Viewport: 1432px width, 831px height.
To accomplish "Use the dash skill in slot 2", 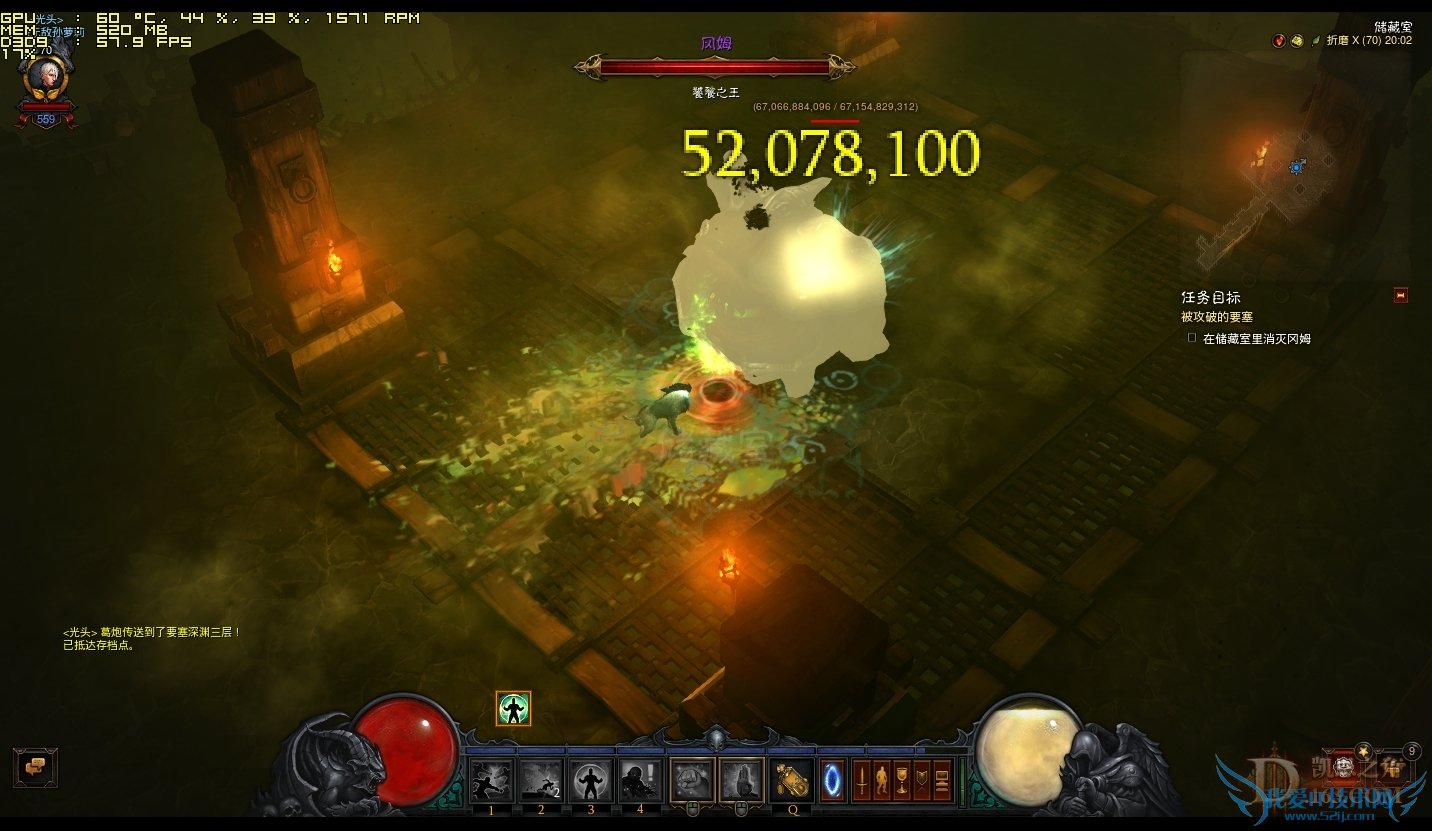I will pos(541,780).
